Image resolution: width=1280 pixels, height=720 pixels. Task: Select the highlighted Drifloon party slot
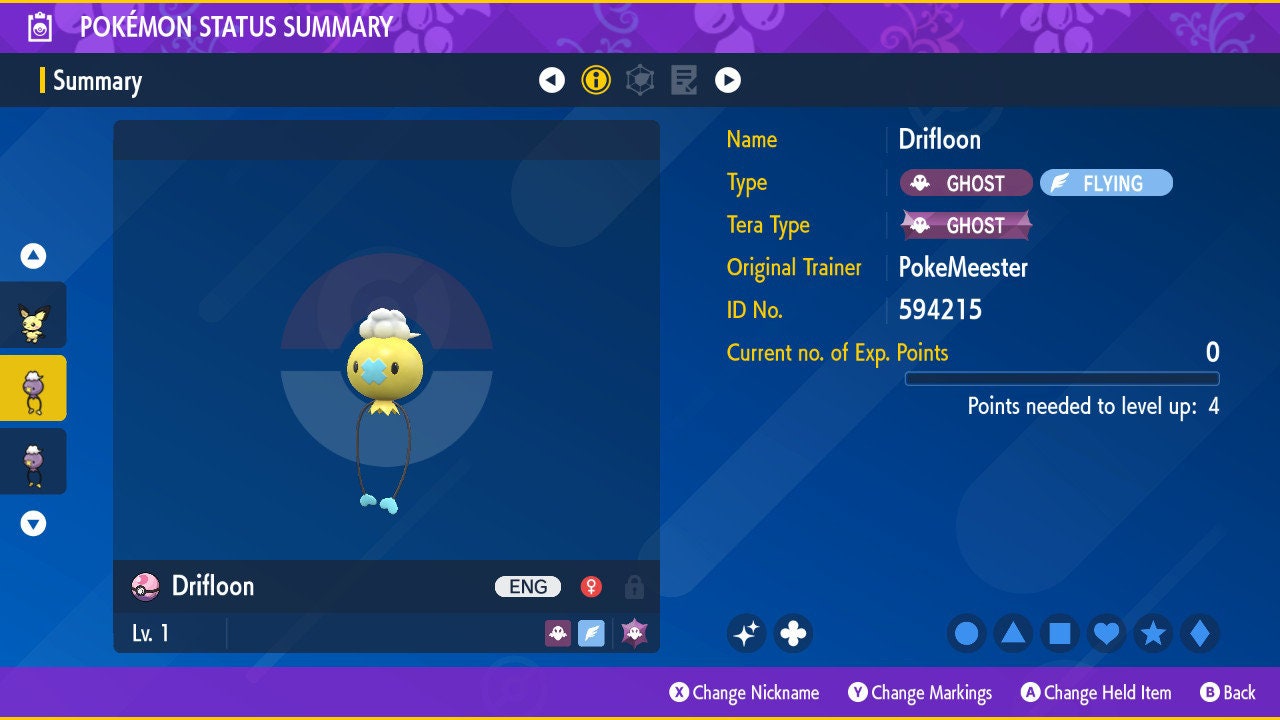point(34,388)
